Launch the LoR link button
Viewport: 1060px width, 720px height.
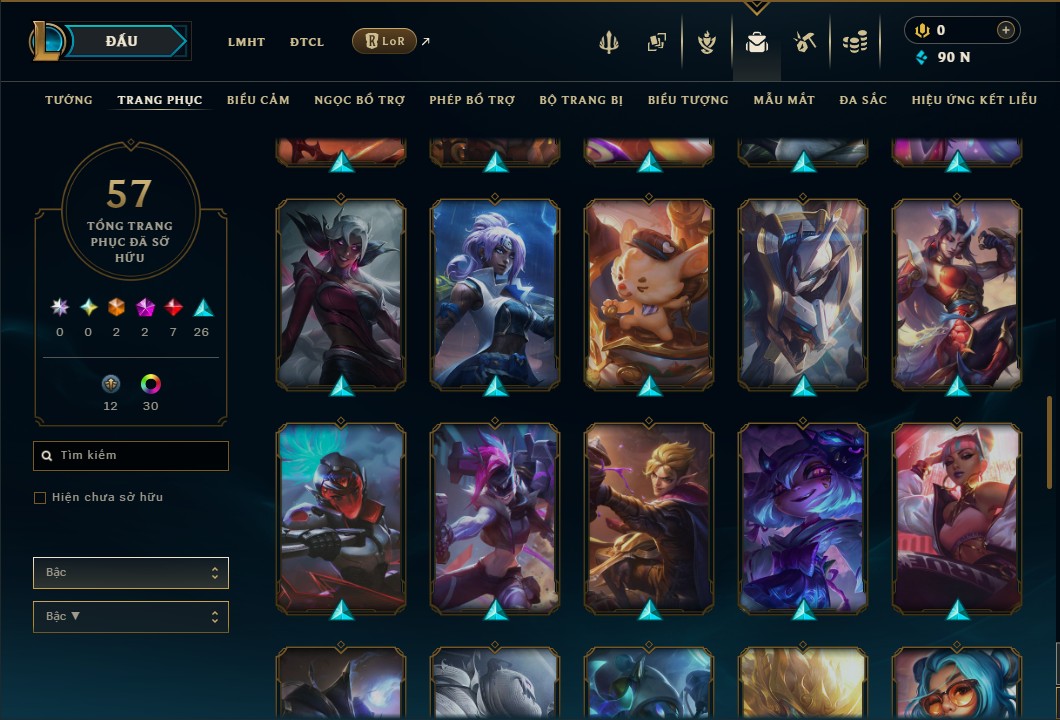pyautogui.click(x=385, y=42)
